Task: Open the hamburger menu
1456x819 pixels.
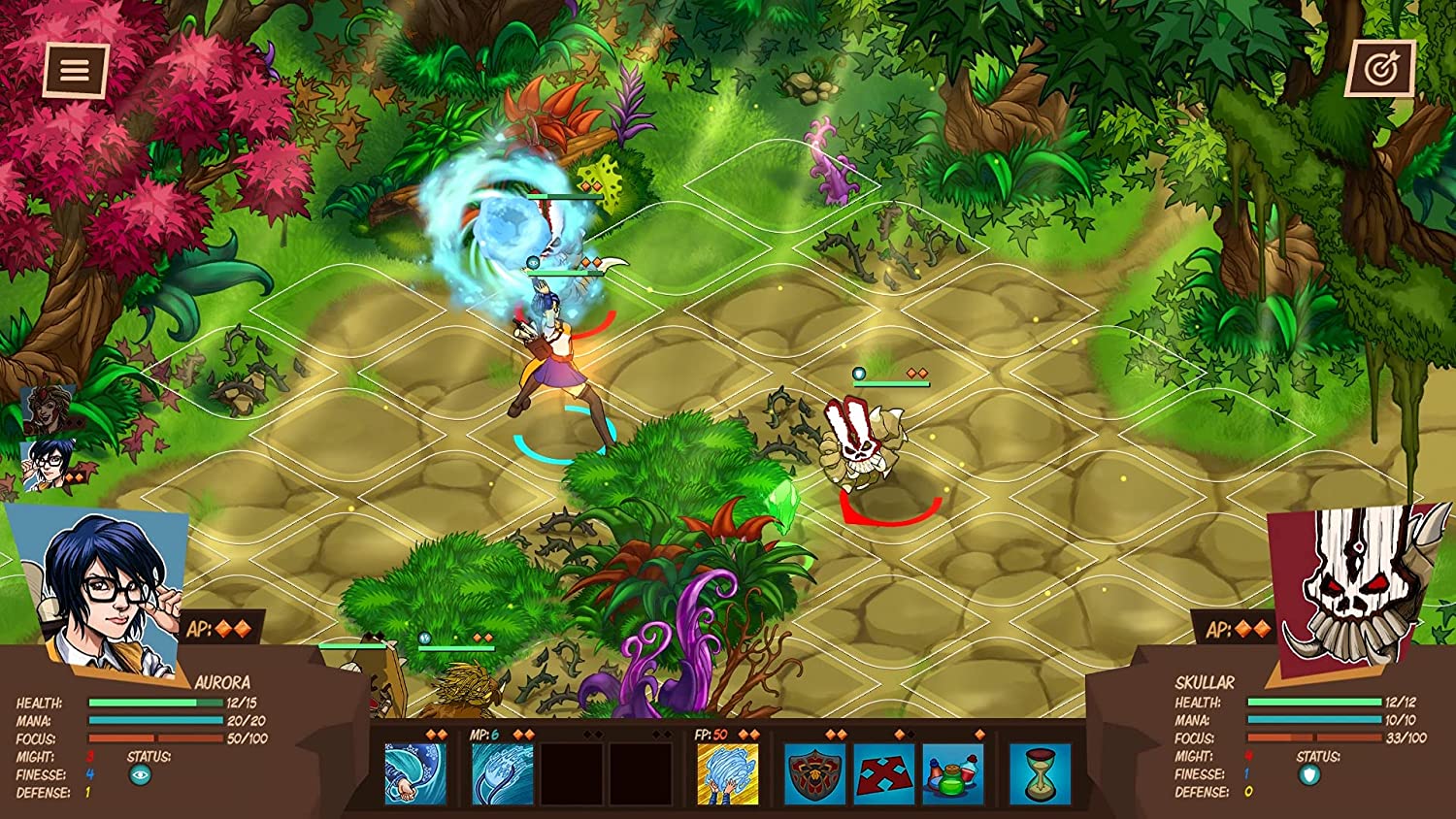Action: coord(74,70)
